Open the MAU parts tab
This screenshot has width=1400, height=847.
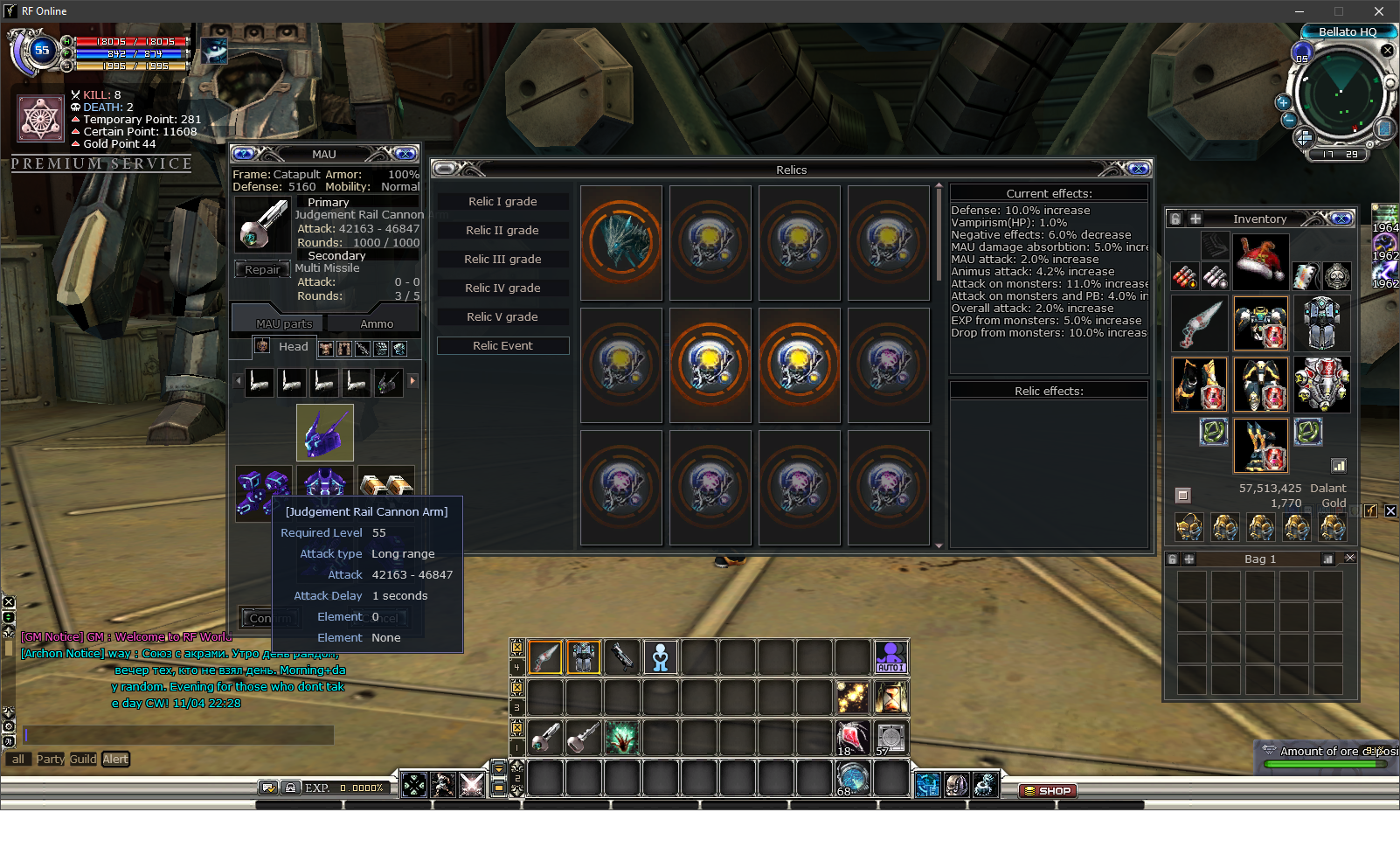click(x=284, y=324)
